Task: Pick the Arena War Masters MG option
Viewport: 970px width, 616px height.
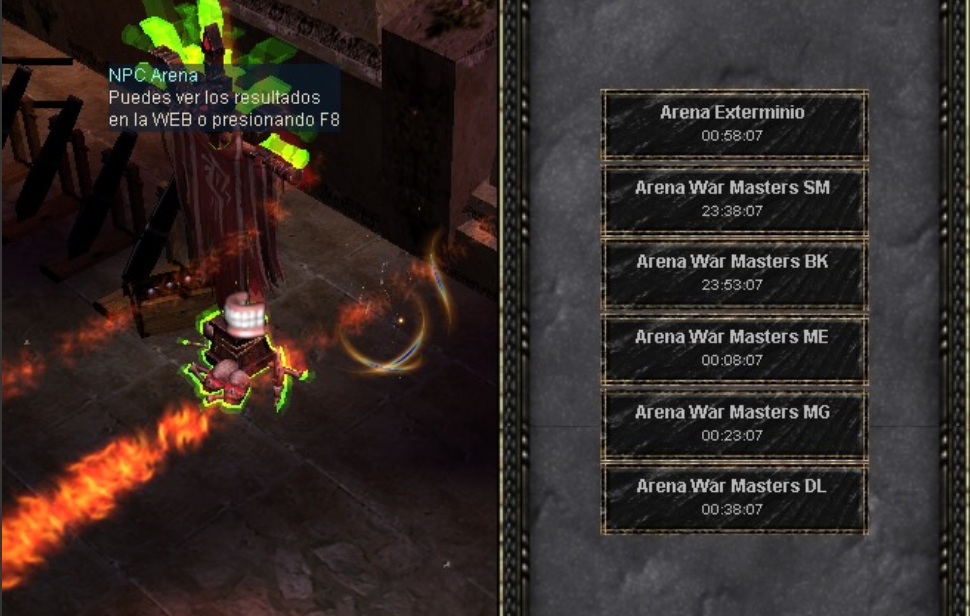Action: point(733,423)
